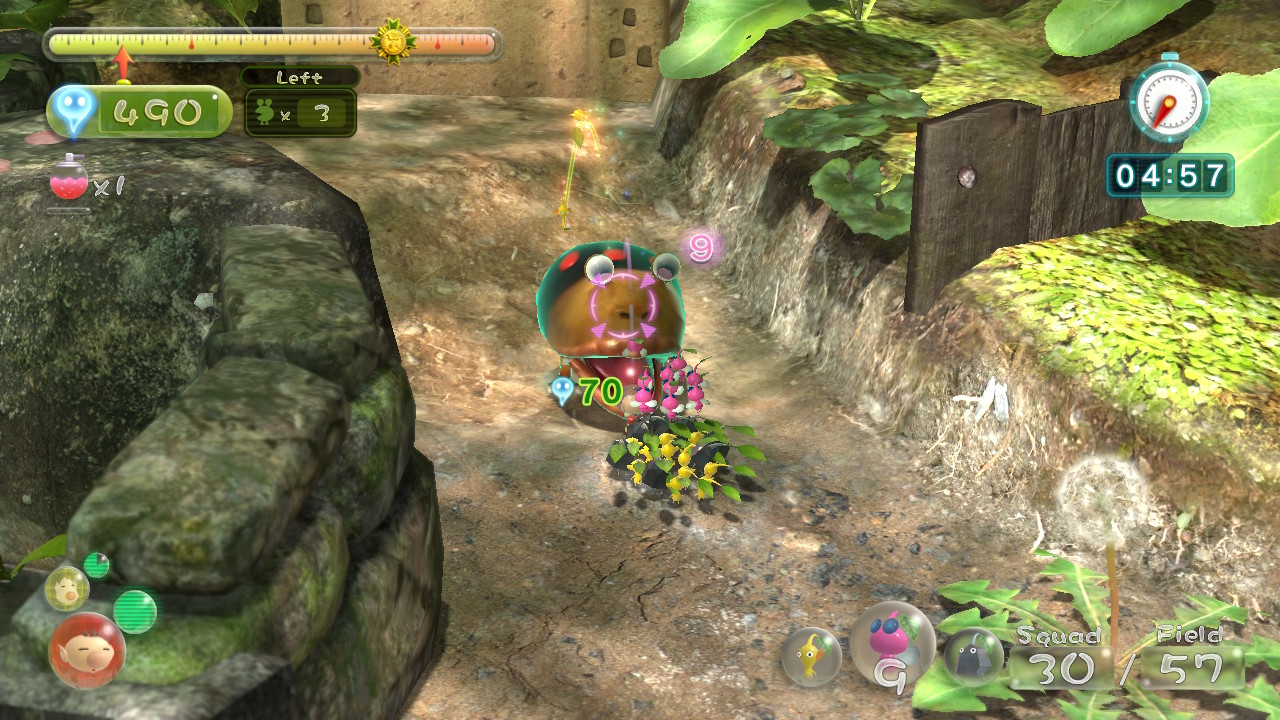Switch to the small yellow captain portrait
The image size is (1280, 720).
coord(66,588)
